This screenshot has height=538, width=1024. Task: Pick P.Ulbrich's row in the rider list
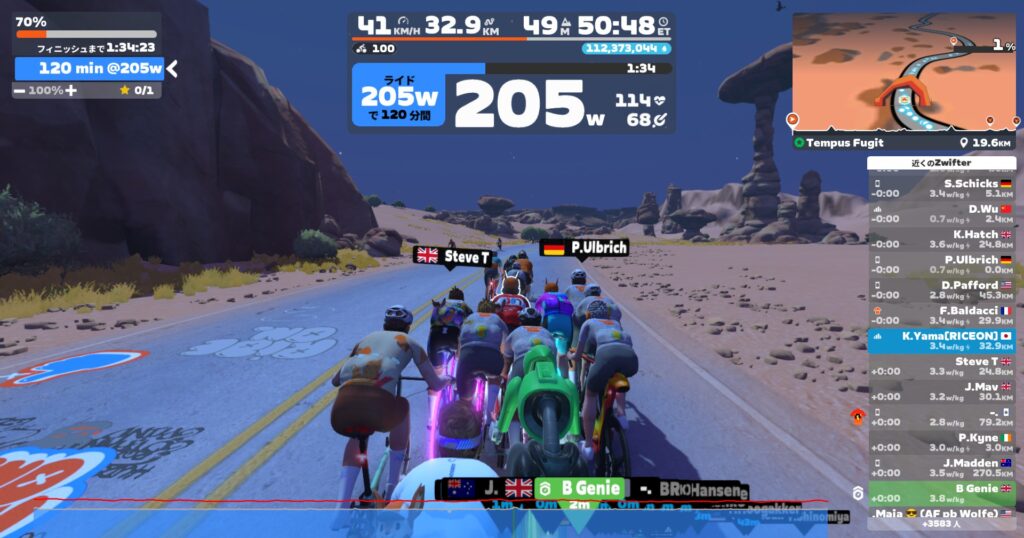click(941, 264)
